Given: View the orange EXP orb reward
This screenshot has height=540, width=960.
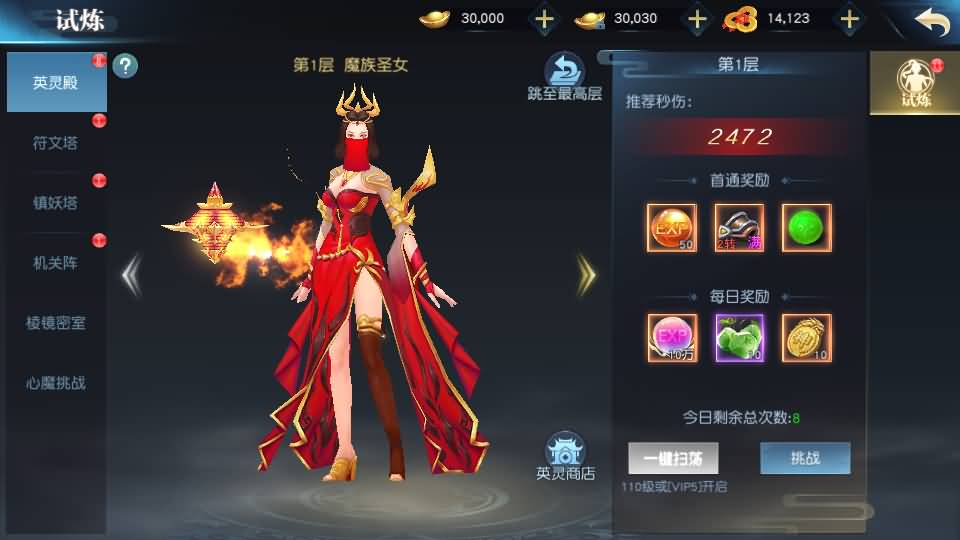Looking at the screenshot, I should point(671,228).
